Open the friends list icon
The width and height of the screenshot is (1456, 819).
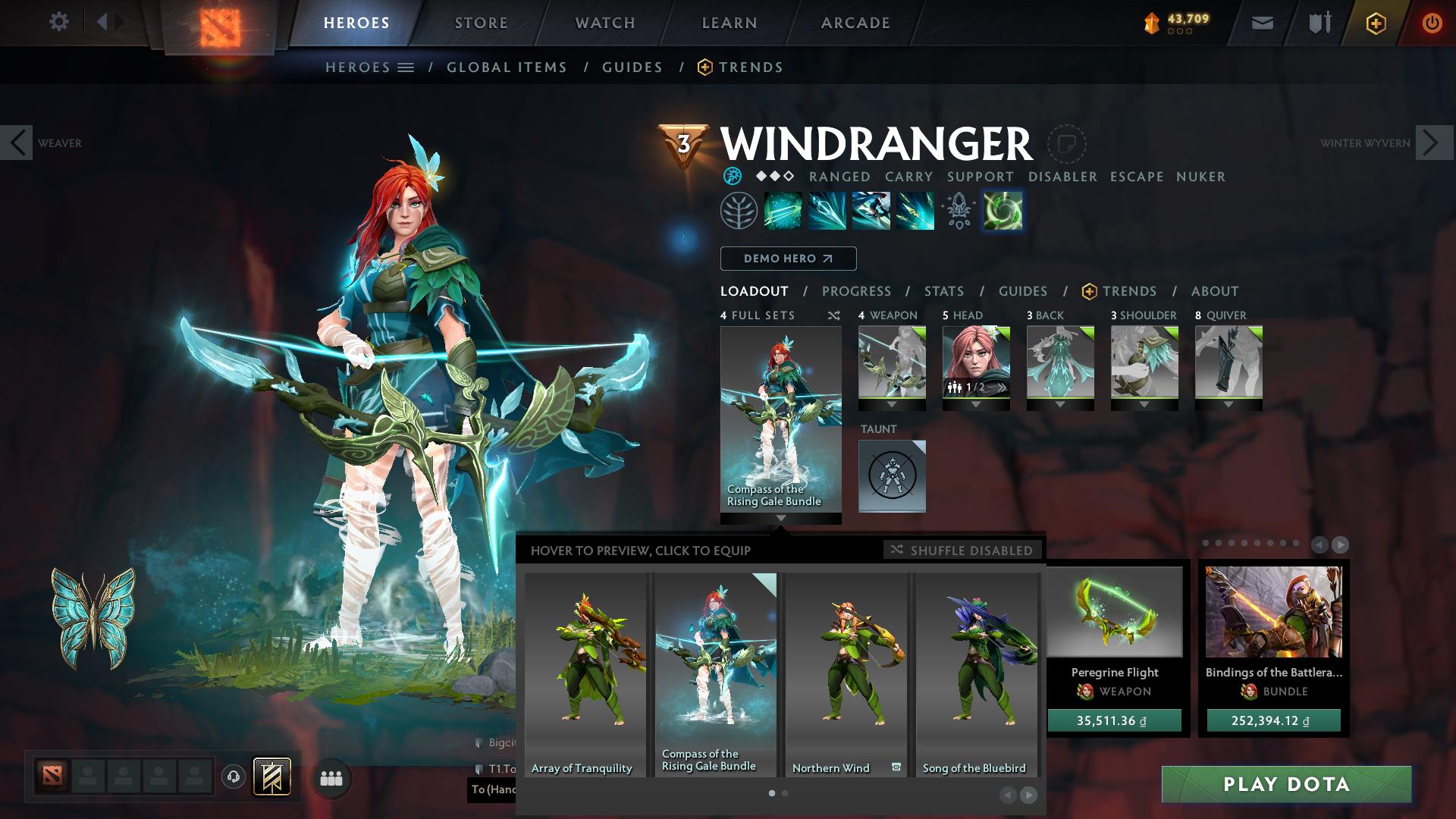(330, 777)
